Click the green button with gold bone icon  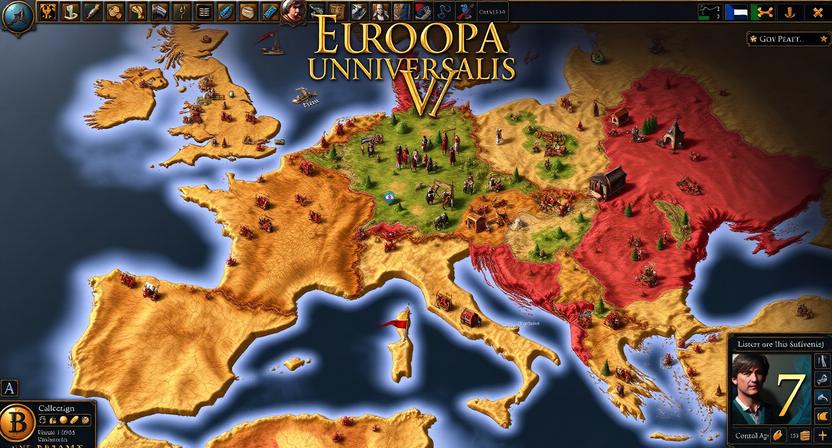765,13
